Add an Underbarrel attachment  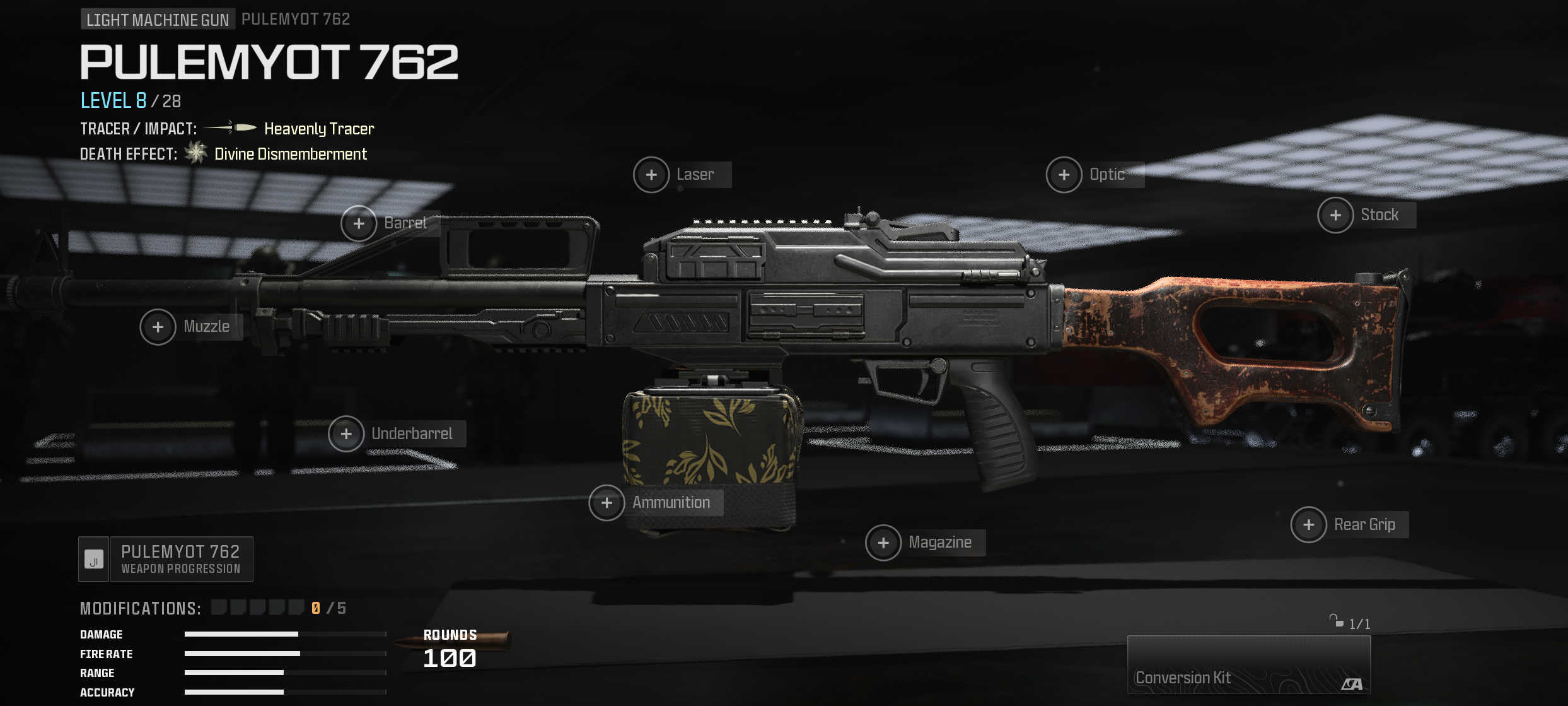[x=346, y=434]
